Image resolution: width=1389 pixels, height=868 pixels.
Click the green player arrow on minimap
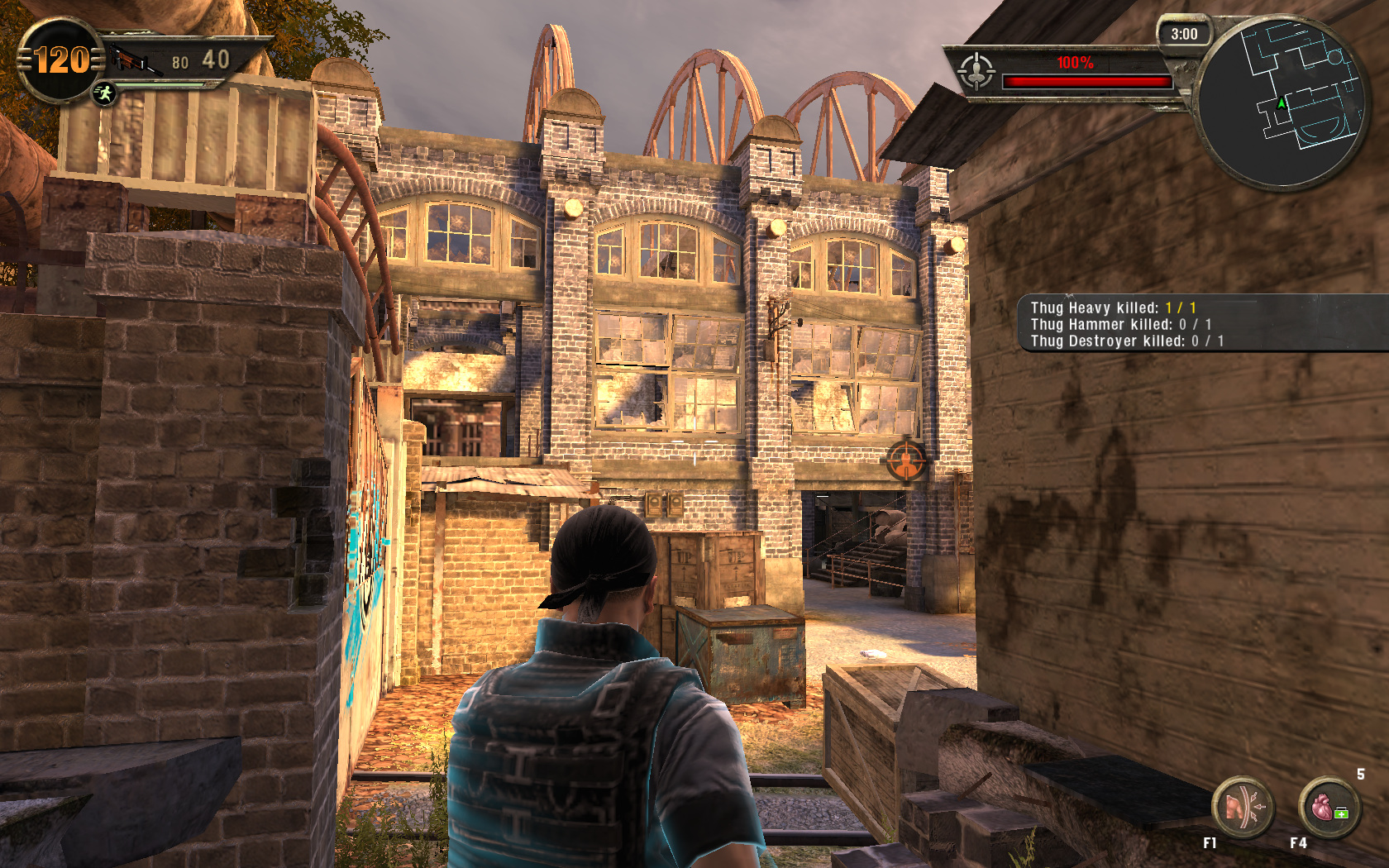1282,104
